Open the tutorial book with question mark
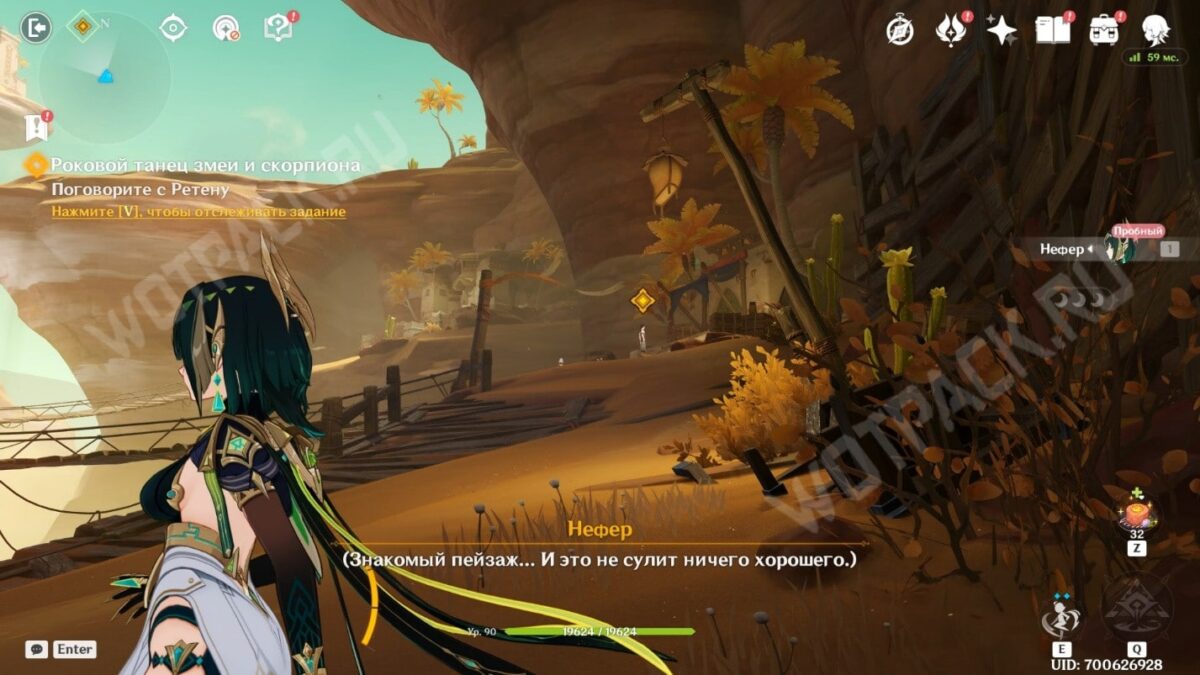 [277, 28]
